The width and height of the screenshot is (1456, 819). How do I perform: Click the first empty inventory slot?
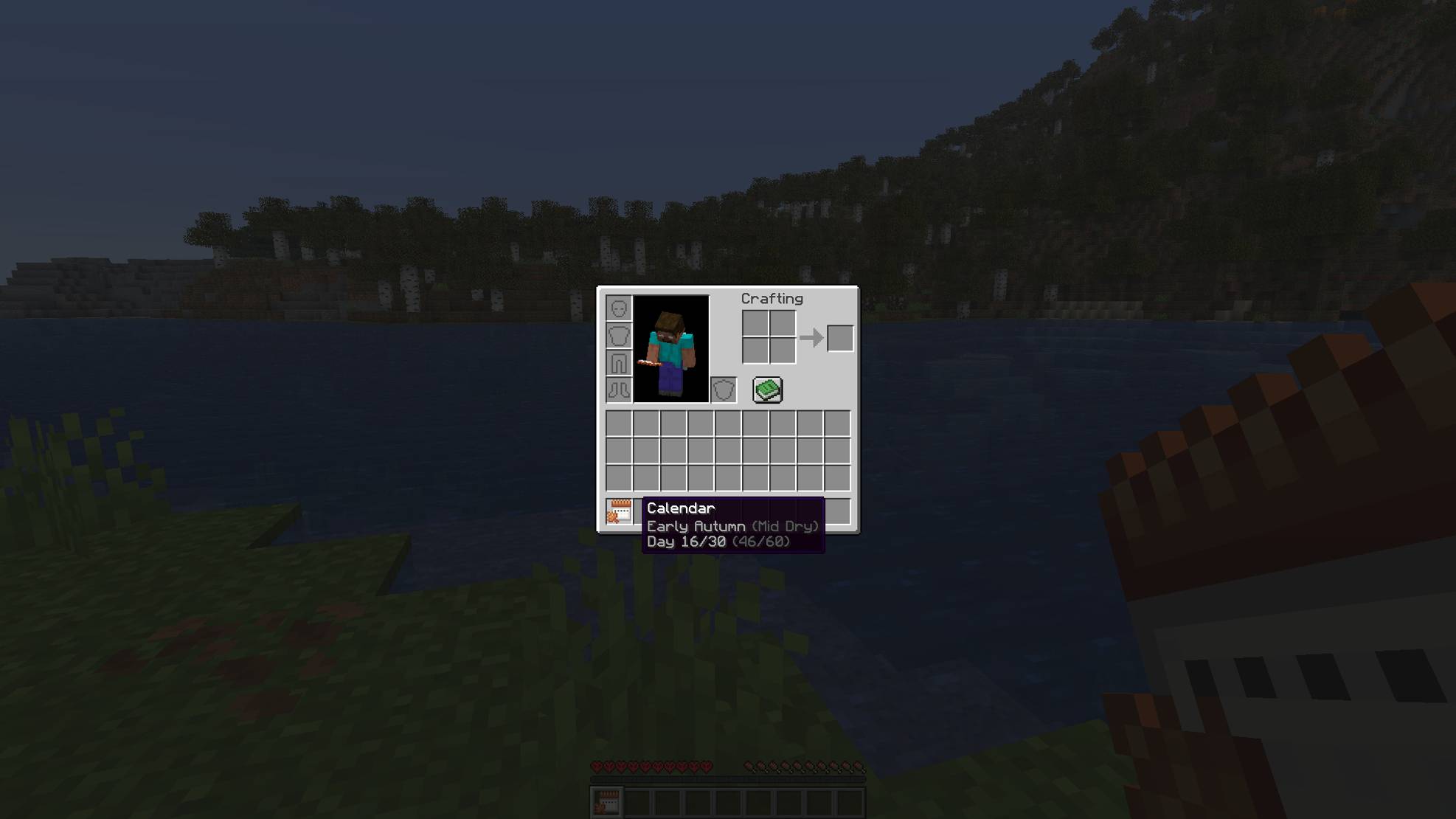pos(618,422)
